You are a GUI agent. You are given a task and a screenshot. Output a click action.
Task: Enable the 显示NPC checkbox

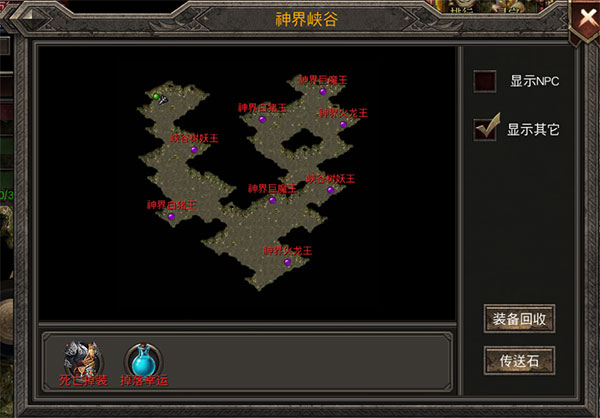485,82
